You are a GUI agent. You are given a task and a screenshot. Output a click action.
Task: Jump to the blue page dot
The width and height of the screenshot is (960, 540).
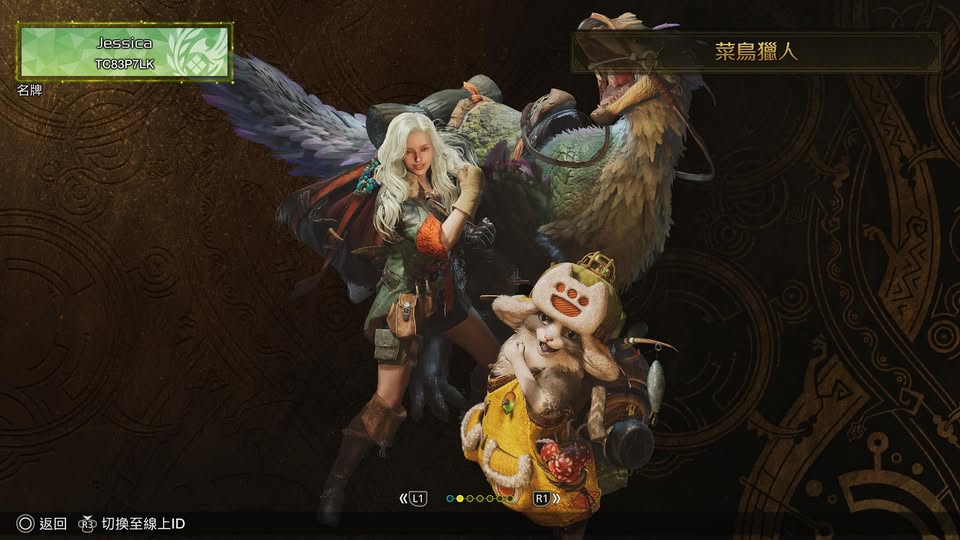(450, 498)
